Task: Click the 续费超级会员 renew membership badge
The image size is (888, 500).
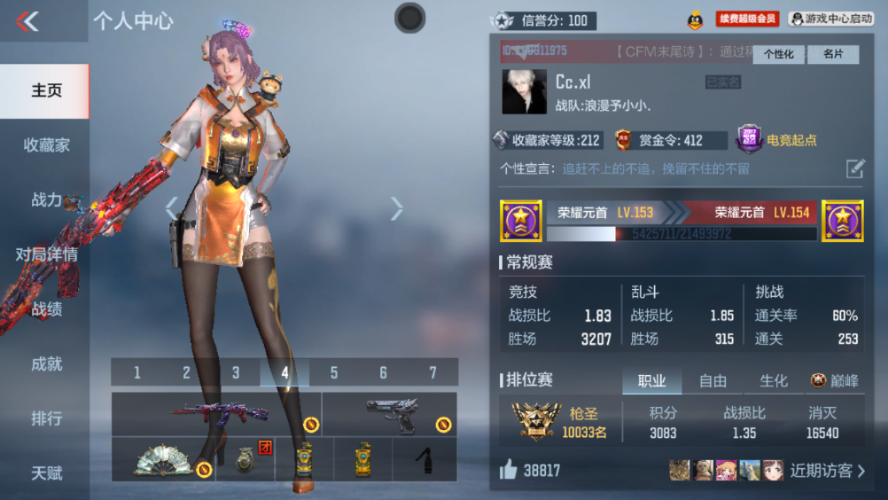Action: tap(746, 19)
